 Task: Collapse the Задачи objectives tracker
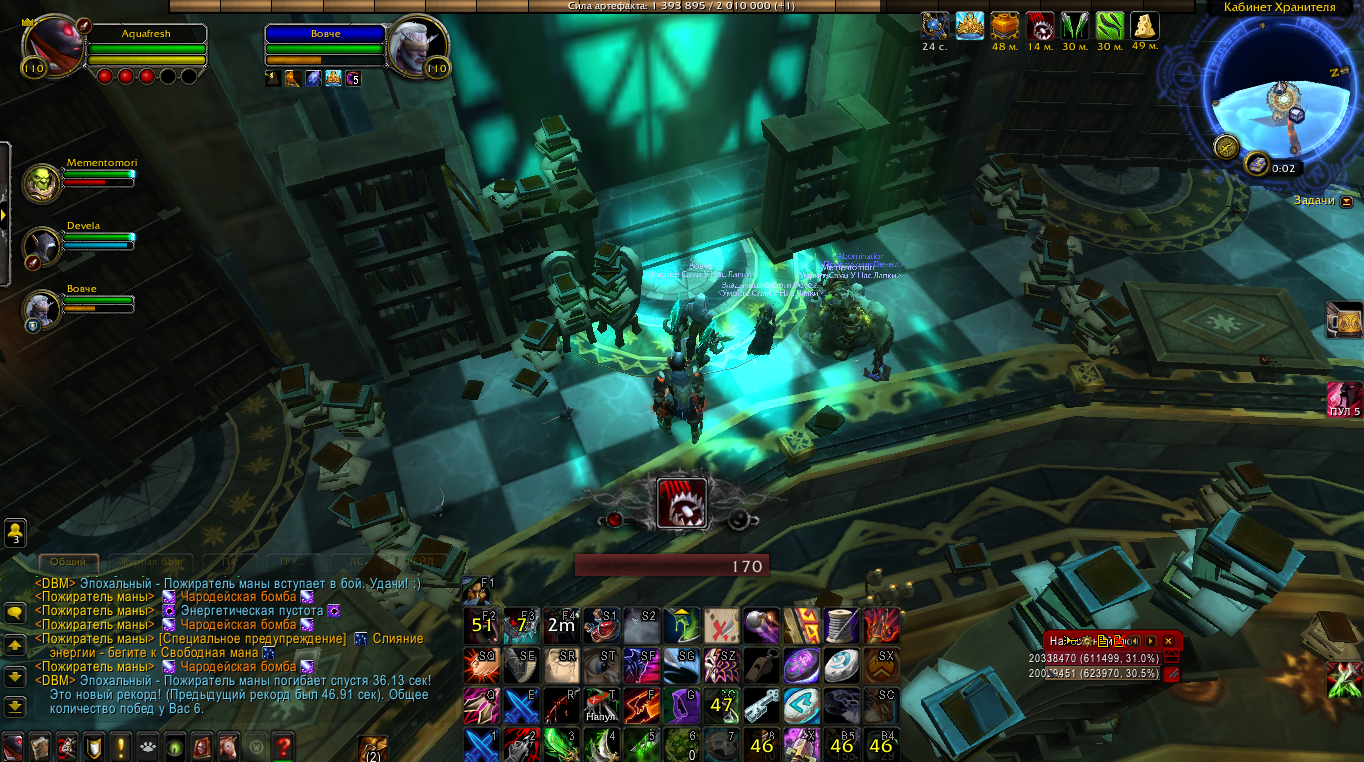(x=1346, y=201)
